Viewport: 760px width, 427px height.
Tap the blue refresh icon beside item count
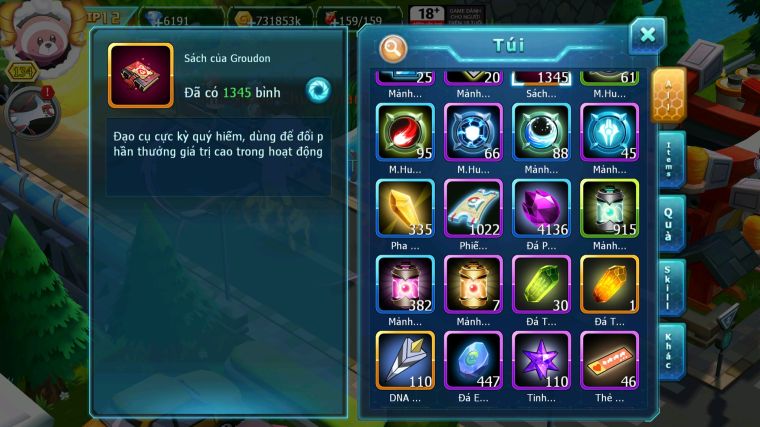(318, 90)
